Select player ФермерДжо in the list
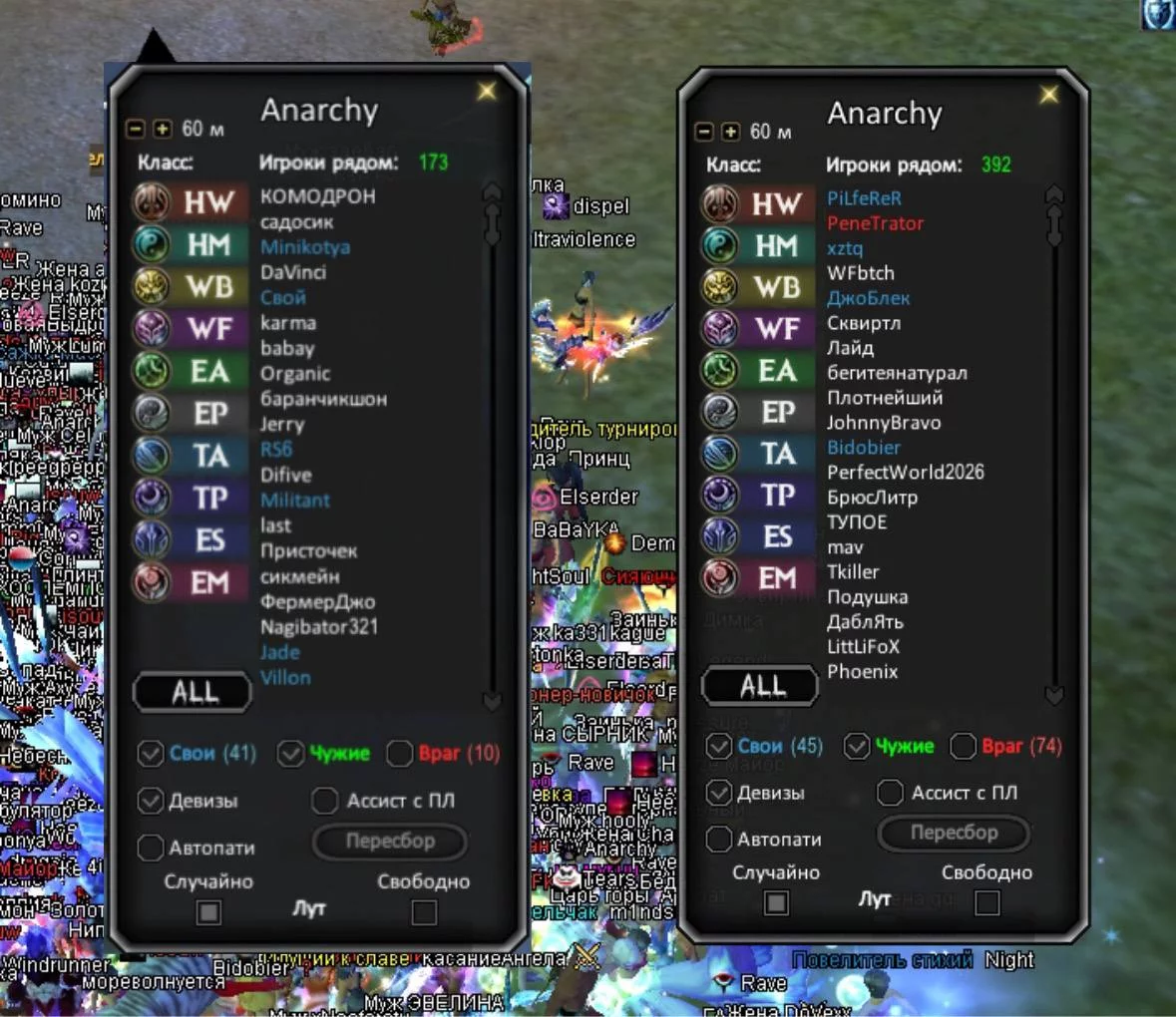 317,602
